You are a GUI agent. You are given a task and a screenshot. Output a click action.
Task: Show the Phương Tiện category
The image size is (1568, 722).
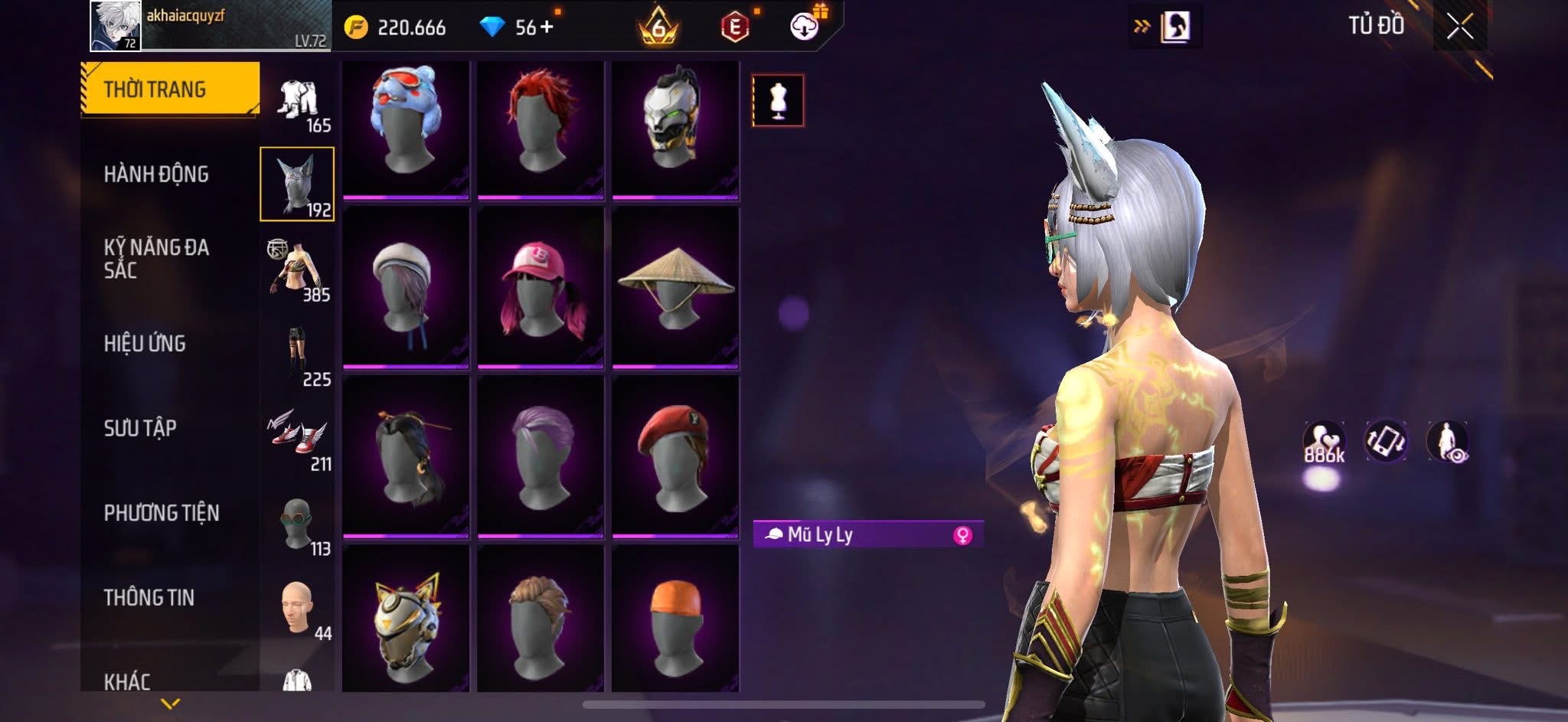tap(162, 513)
